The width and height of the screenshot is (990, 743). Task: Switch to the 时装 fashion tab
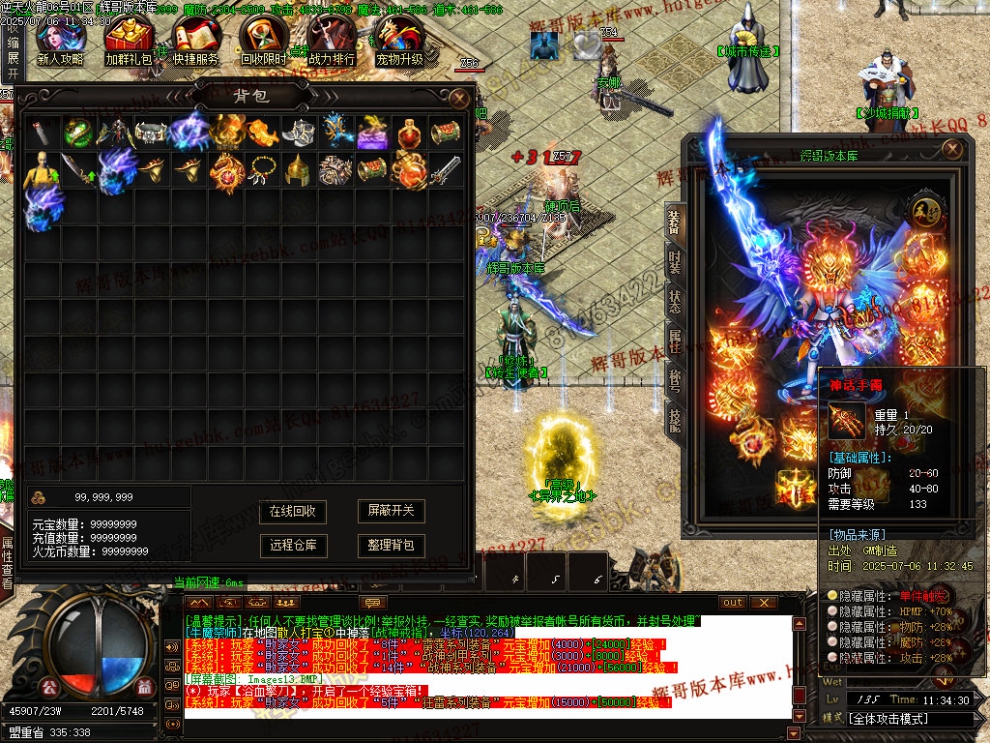(x=674, y=265)
